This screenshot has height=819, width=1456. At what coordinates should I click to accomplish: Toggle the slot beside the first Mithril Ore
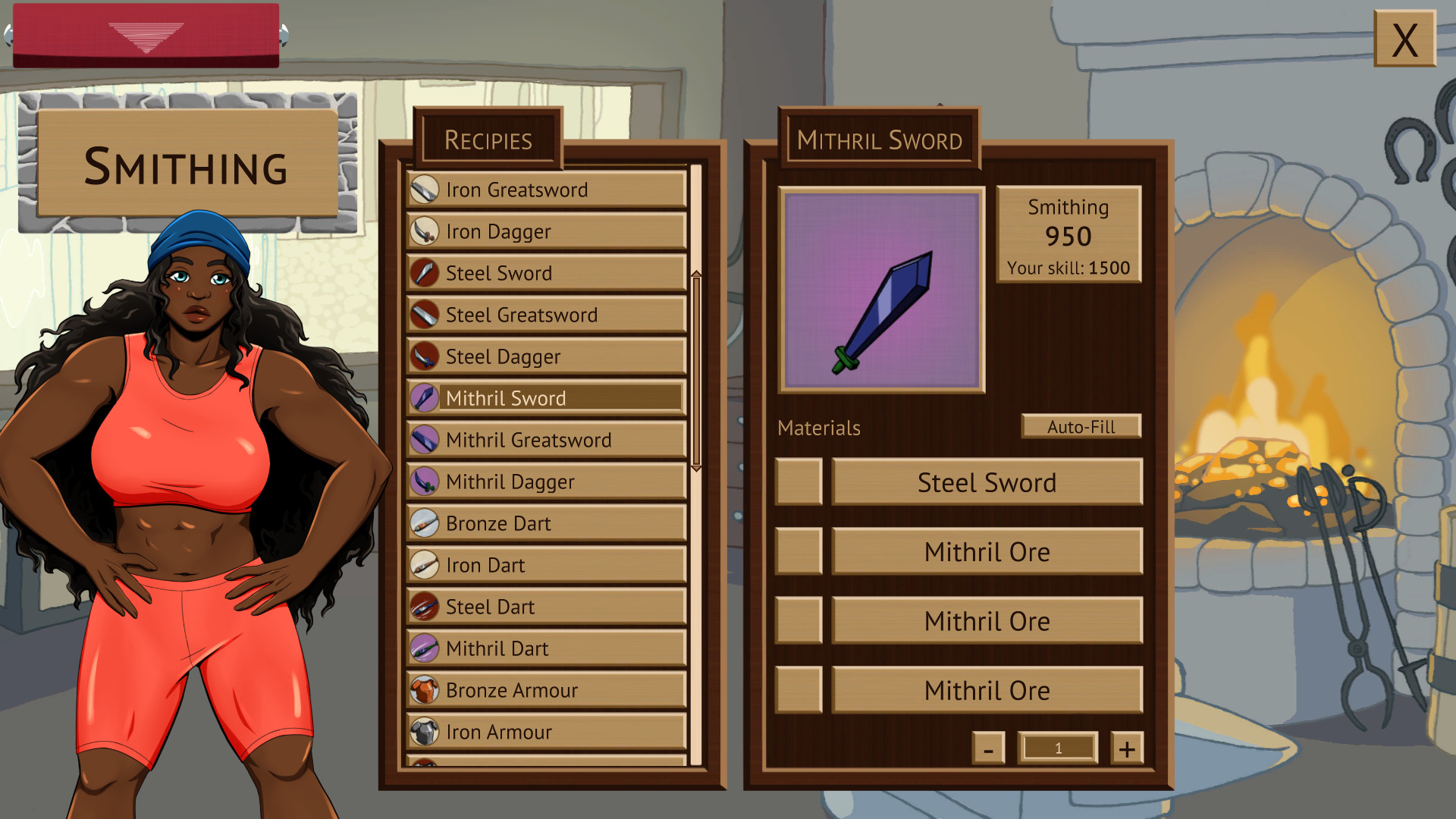tap(799, 552)
